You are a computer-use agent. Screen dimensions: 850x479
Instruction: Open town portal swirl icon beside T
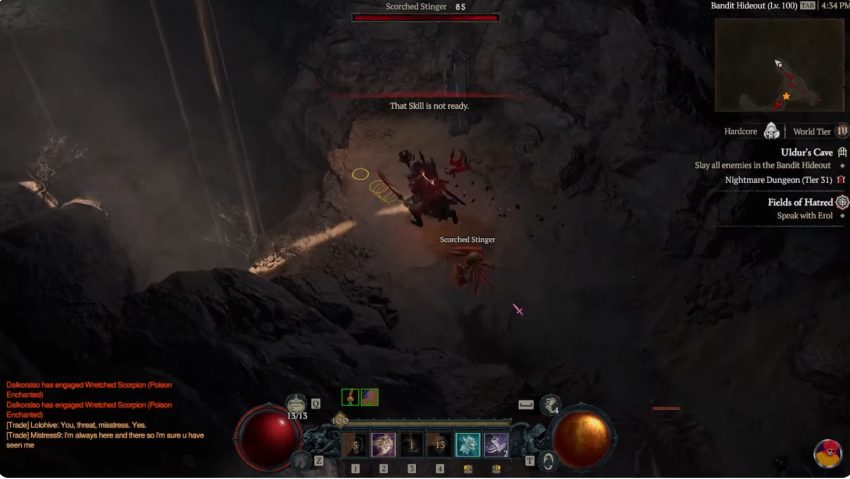click(x=547, y=461)
